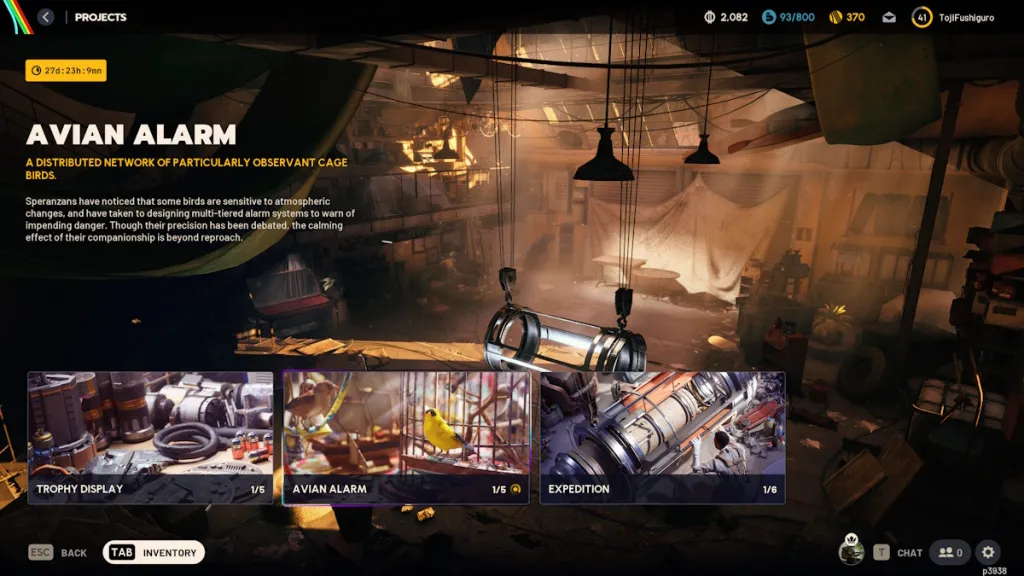Open the Chat panel
1024x576 pixels.
coord(898,552)
